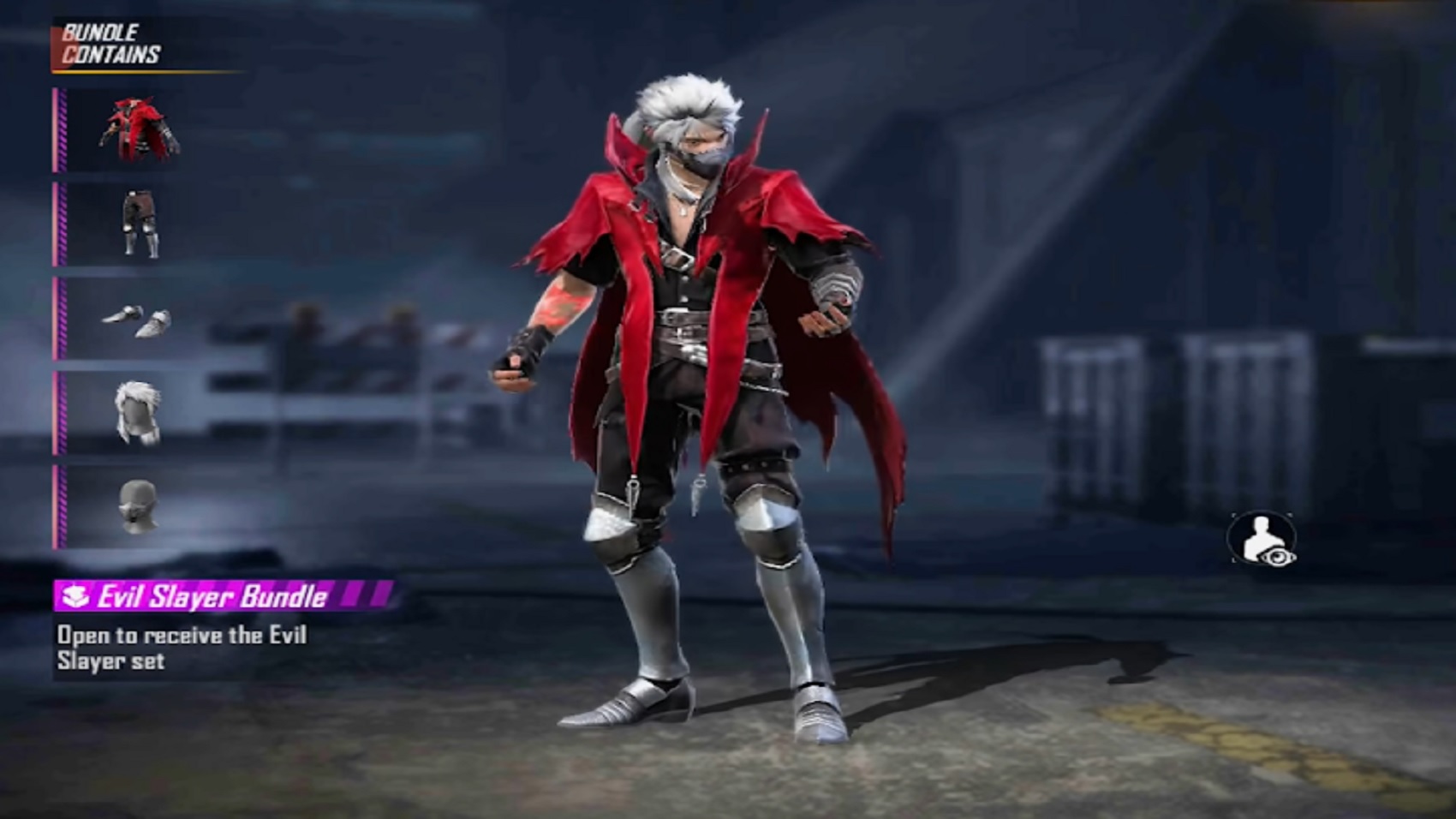1456x819 pixels.
Task: Click the pink stripe beside the coat thumbnail
Action: 60,130
